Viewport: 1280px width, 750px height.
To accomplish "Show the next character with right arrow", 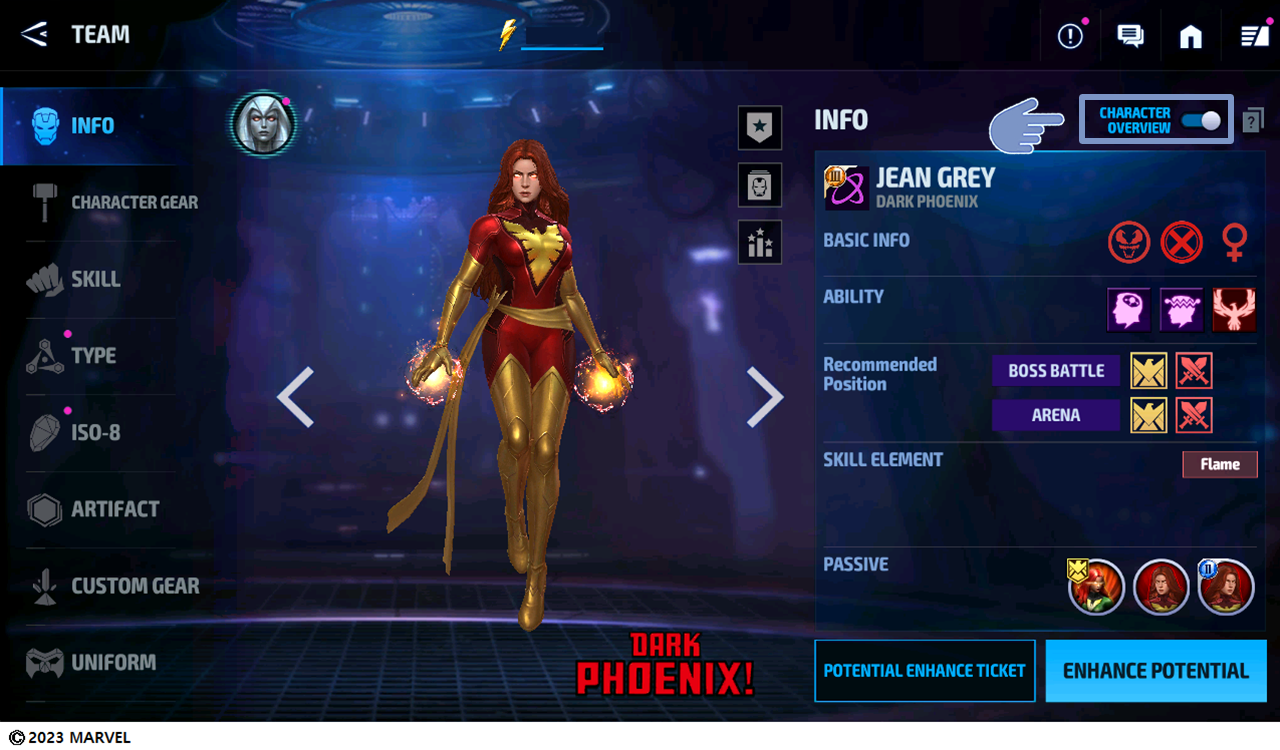I will 765,397.
